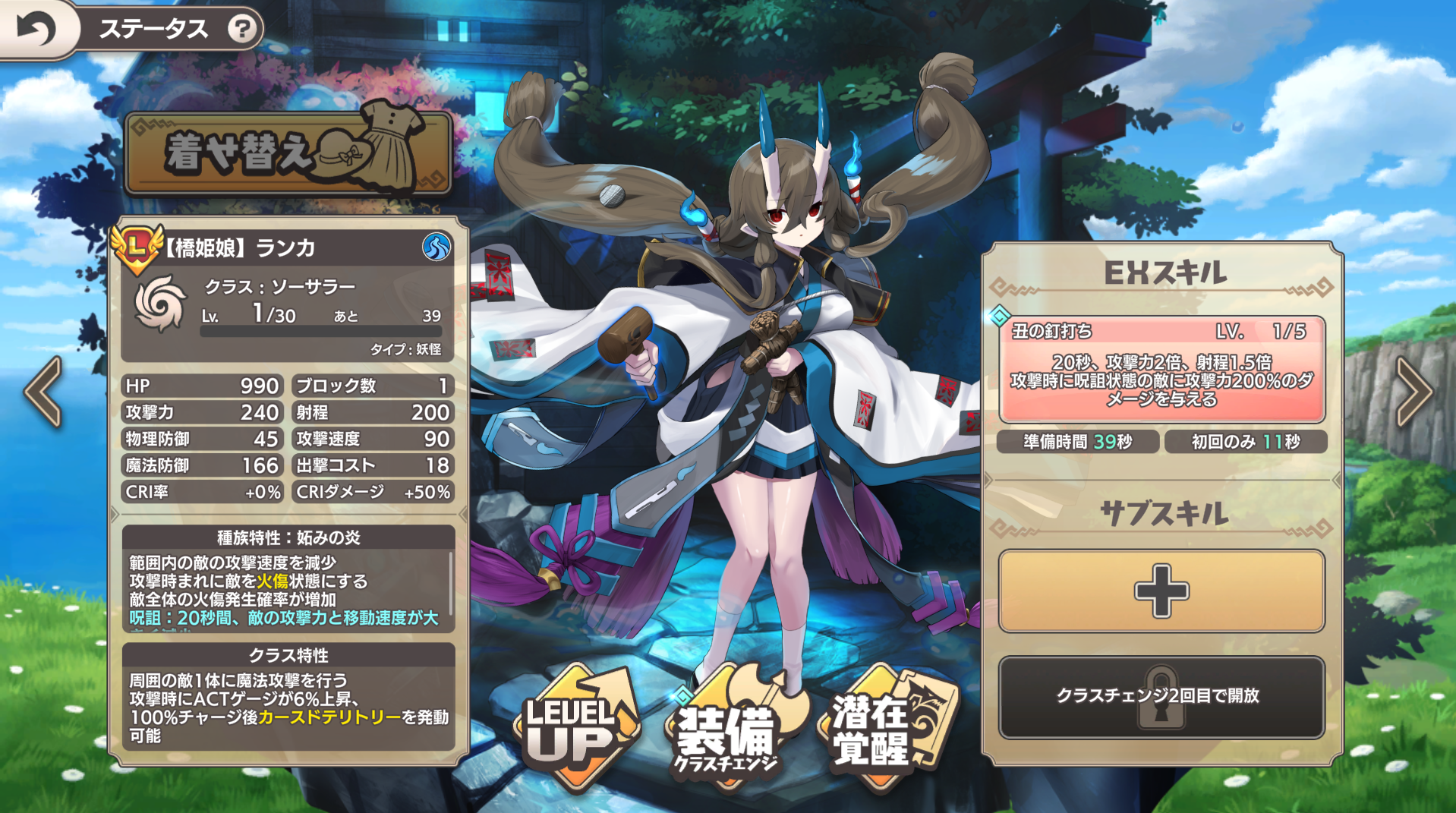Click the locked クラスチェンジ2回目で開放 slot
The height and width of the screenshot is (813, 1456).
point(1161,696)
